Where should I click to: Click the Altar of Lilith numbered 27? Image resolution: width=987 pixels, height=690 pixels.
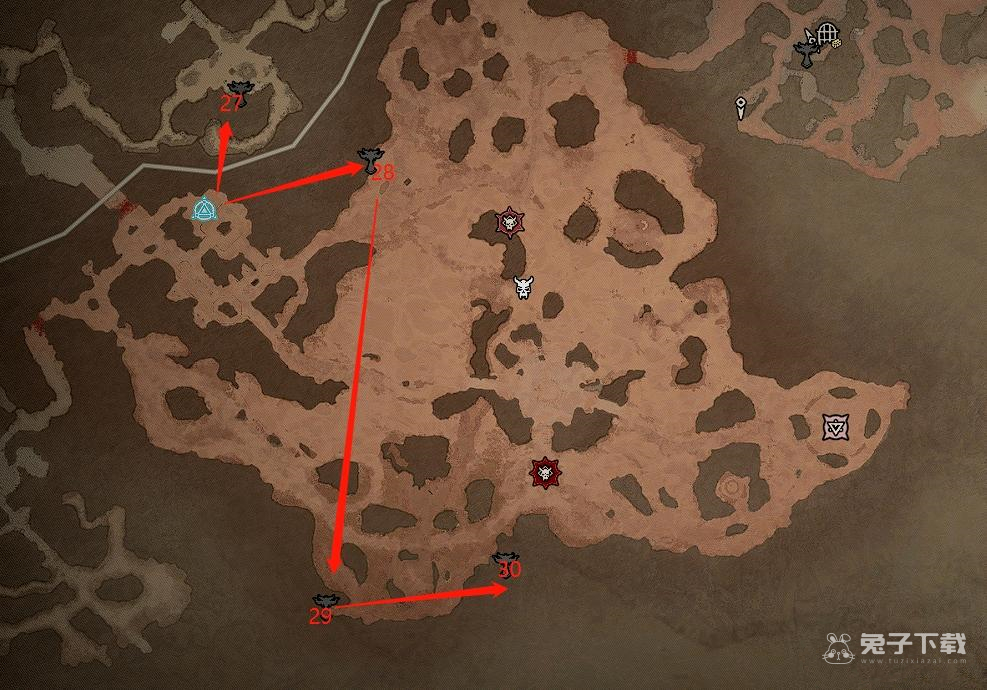tap(237, 89)
